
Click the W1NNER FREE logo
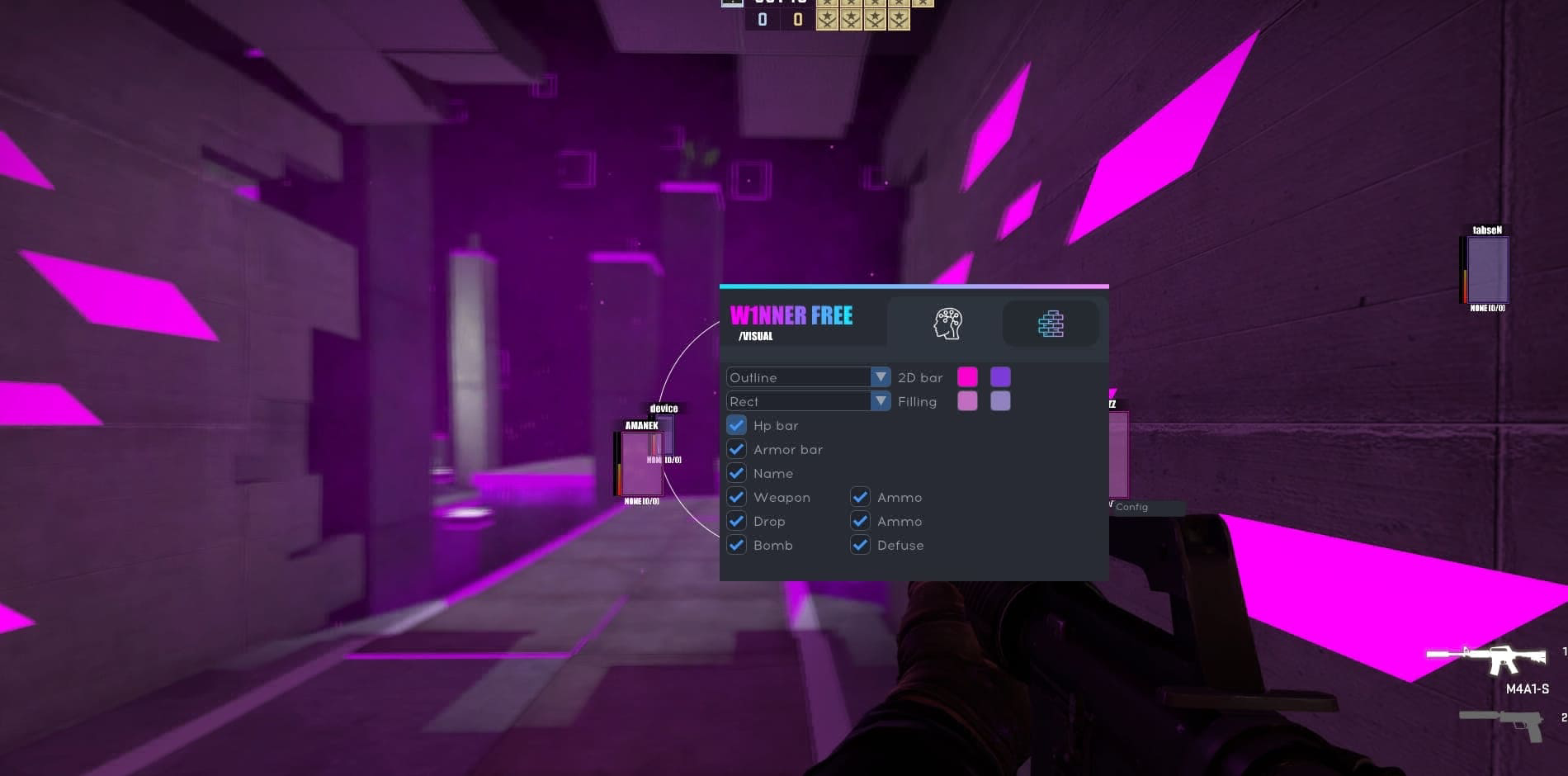[792, 315]
